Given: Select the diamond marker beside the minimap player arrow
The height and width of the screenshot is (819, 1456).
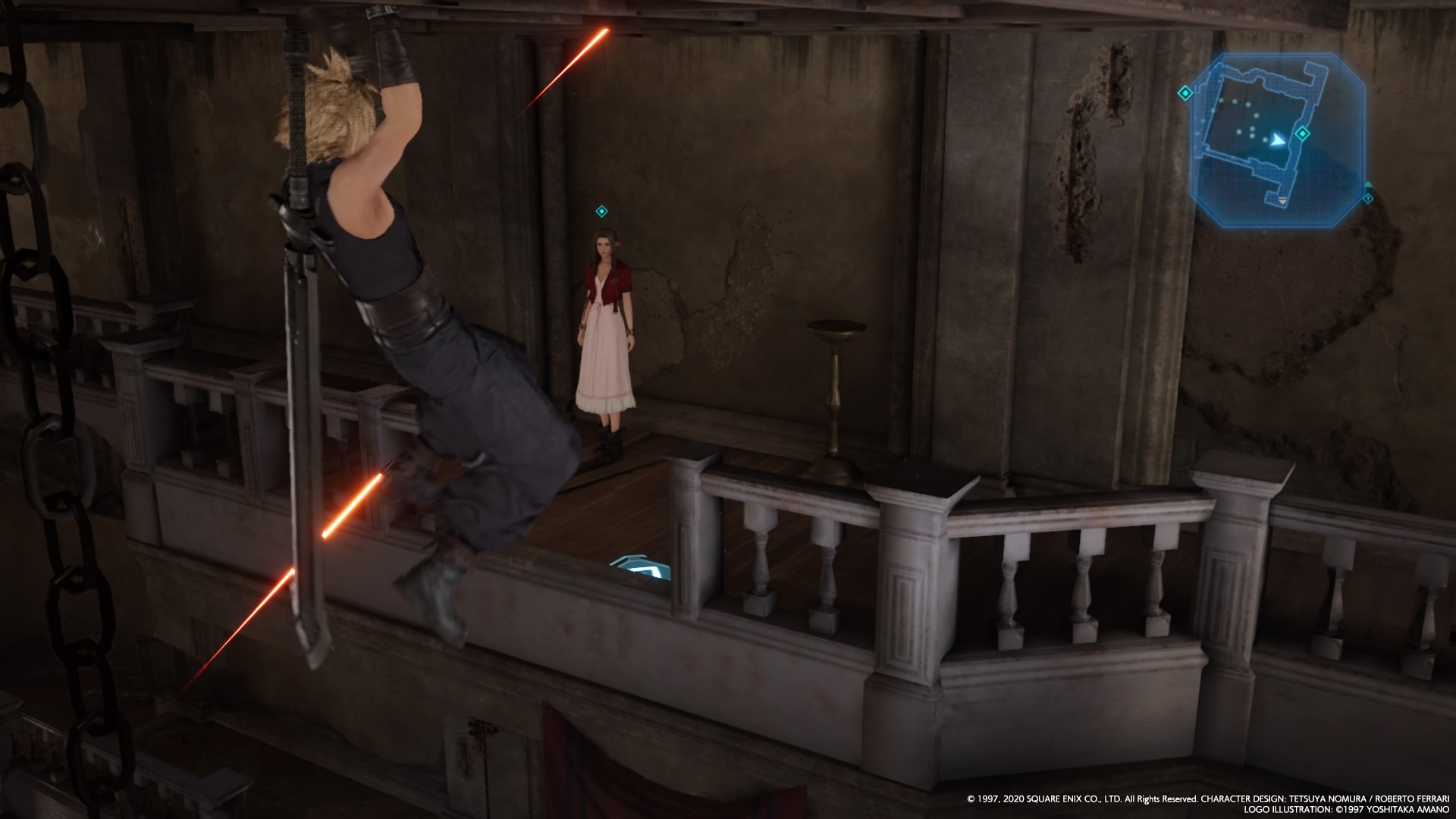Looking at the screenshot, I should coord(1302,134).
